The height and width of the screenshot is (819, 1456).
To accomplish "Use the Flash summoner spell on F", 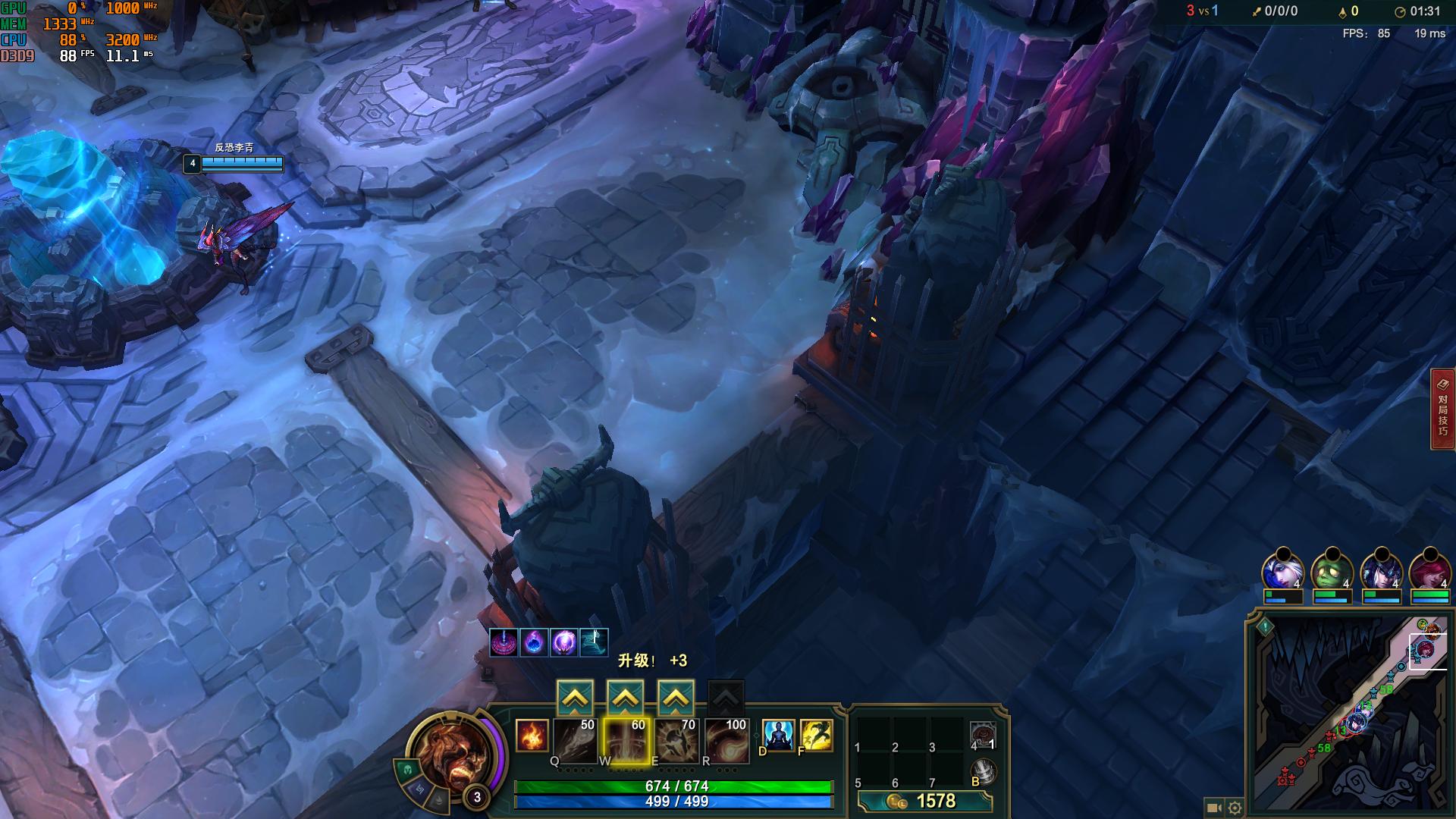I will coord(816,736).
